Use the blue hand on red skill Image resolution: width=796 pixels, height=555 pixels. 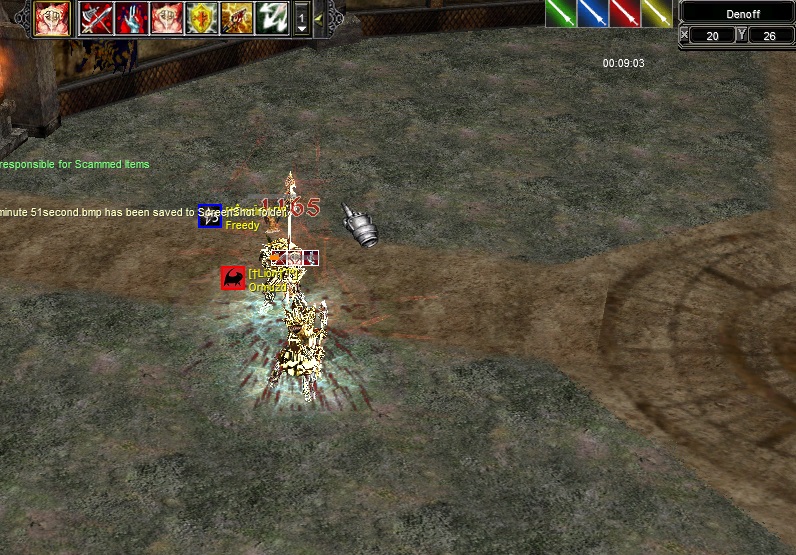[131, 18]
